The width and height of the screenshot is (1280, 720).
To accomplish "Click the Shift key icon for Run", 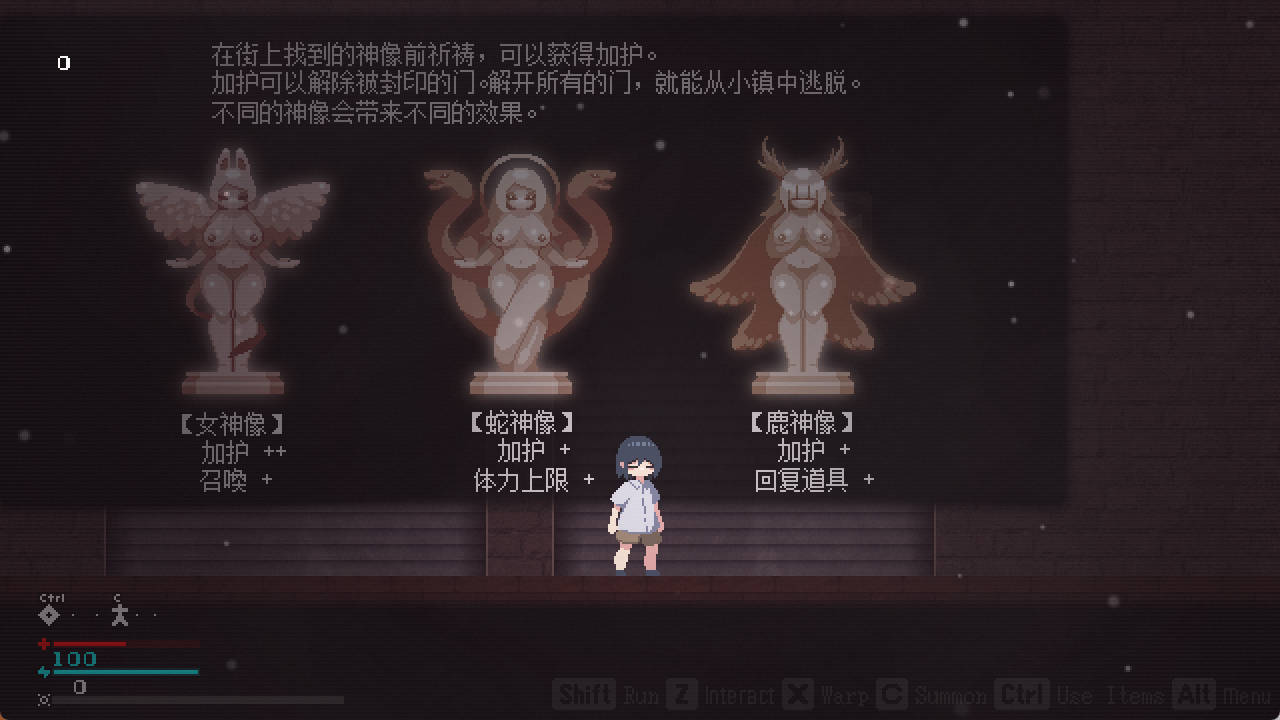I will [584, 694].
